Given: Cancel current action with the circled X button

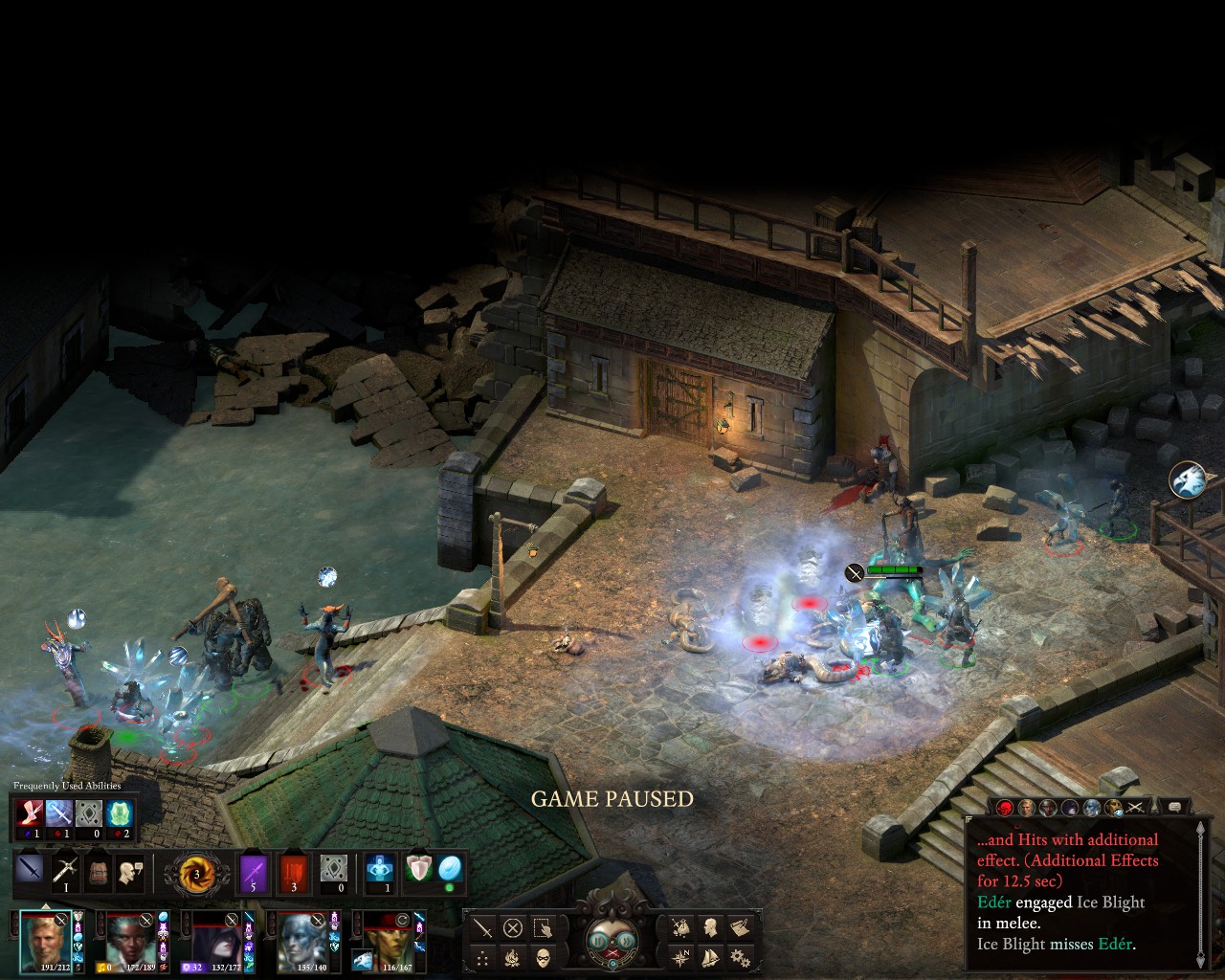Looking at the screenshot, I should [x=513, y=927].
